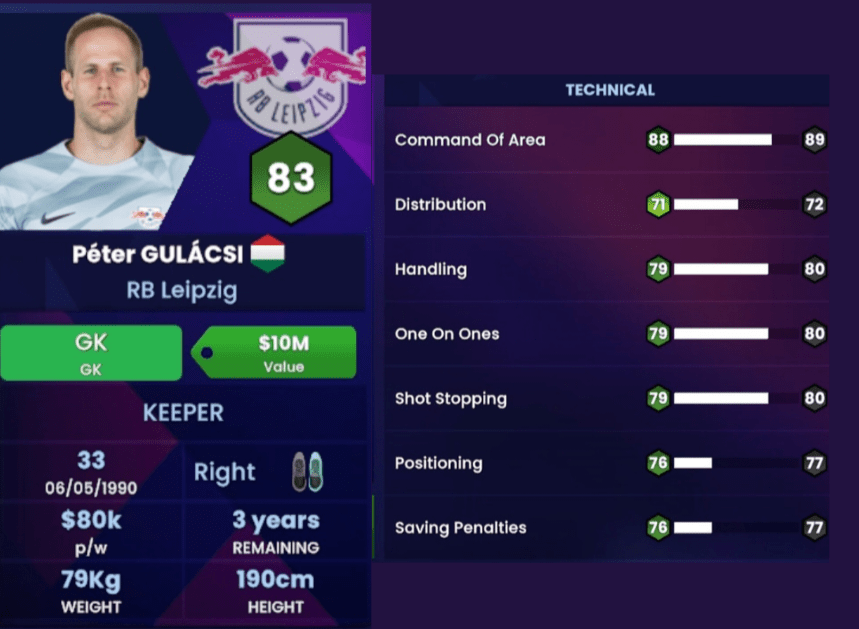Screen dimensions: 859x629
Task: Open the TECHNICAL attributes header
Action: [609, 90]
